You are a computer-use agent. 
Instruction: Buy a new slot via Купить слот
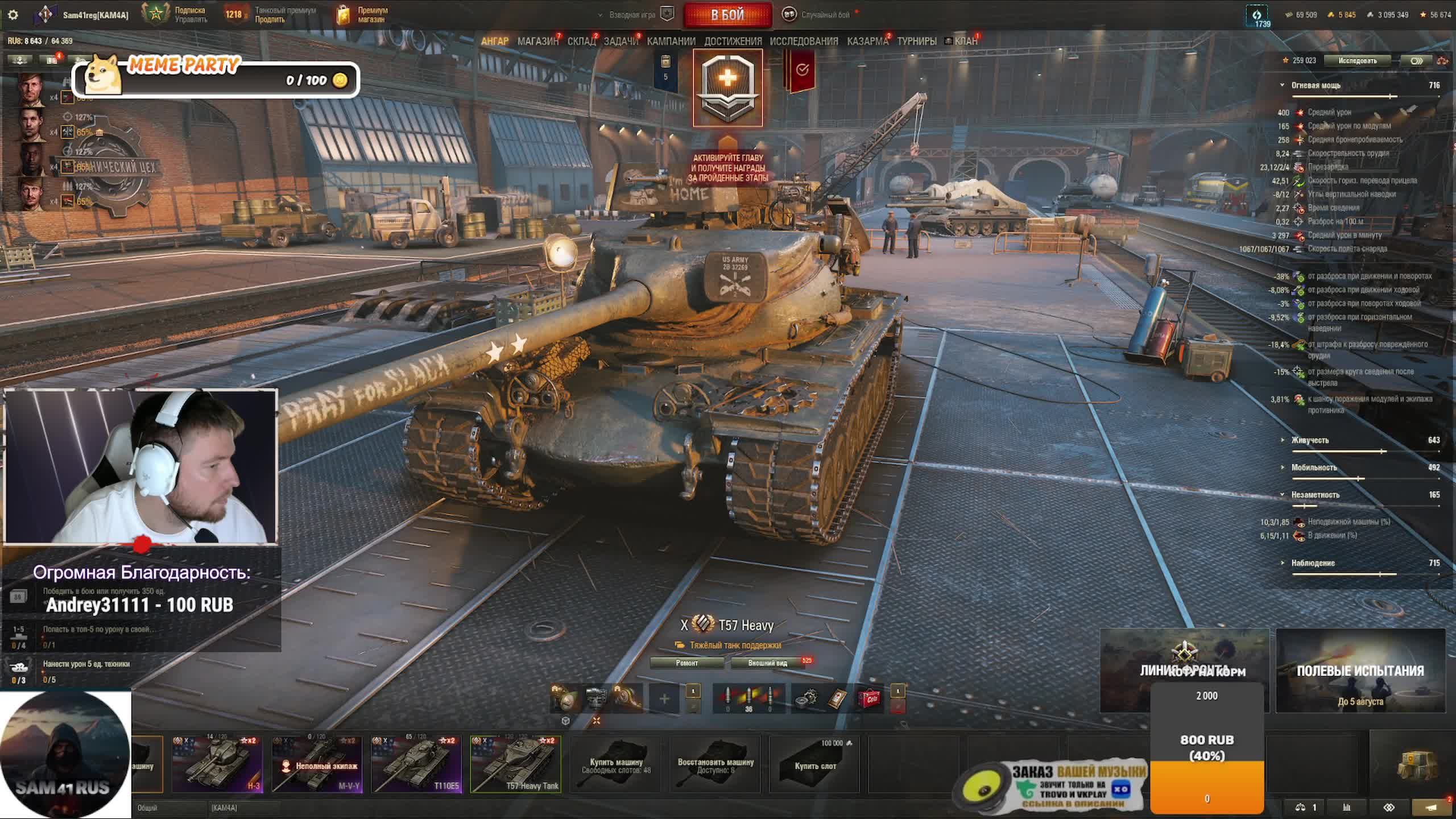(x=815, y=764)
